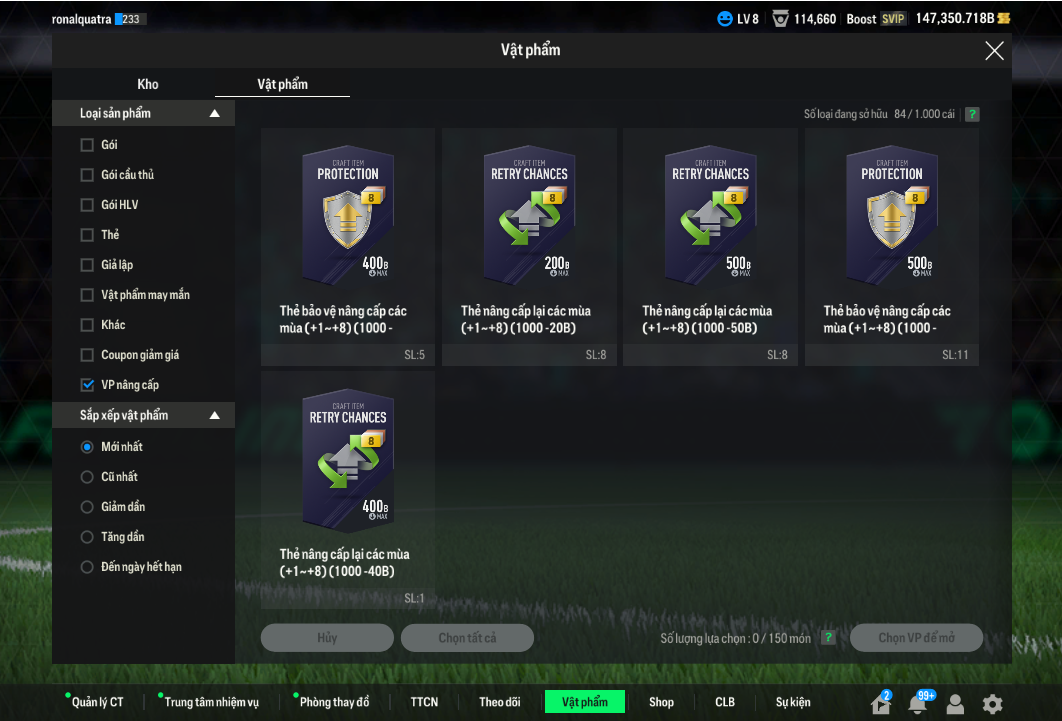Check the Vật phẩm may mắn filter
1062x721 pixels.
pos(87,295)
